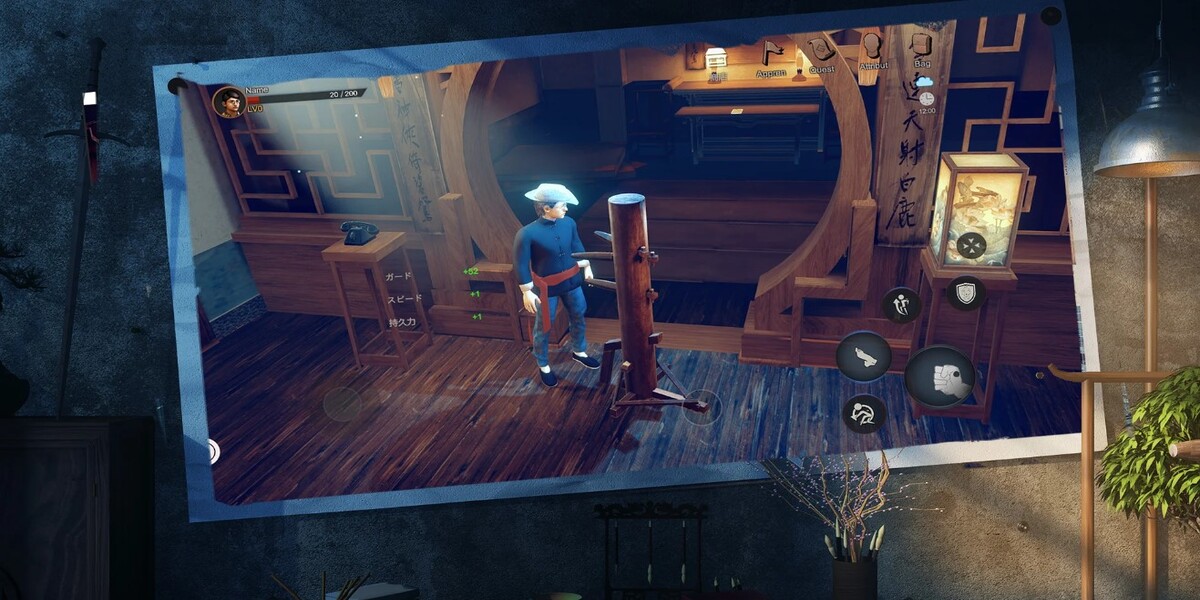Open the flag icon menu

[x=771, y=53]
